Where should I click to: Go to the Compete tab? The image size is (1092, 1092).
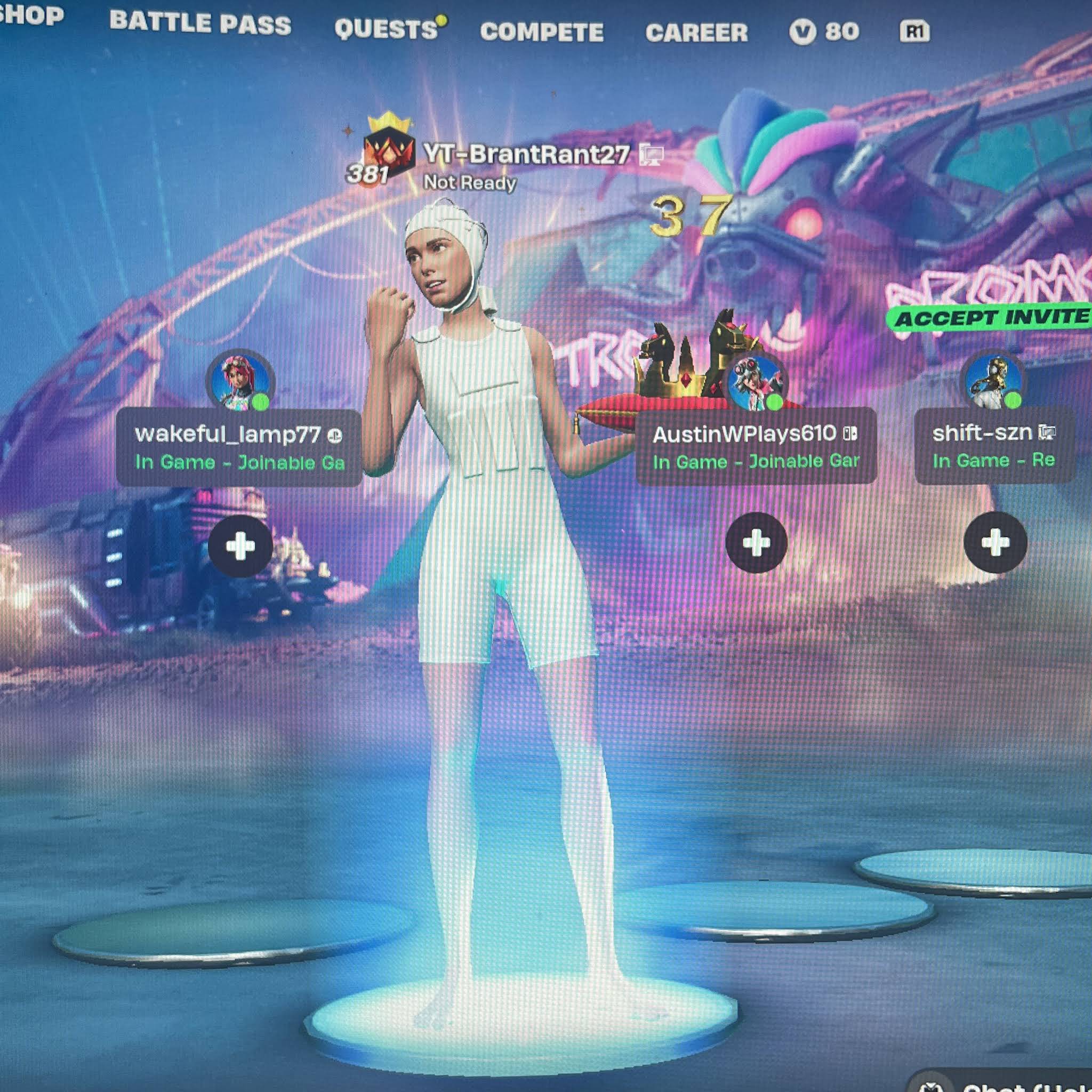point(542,32)
